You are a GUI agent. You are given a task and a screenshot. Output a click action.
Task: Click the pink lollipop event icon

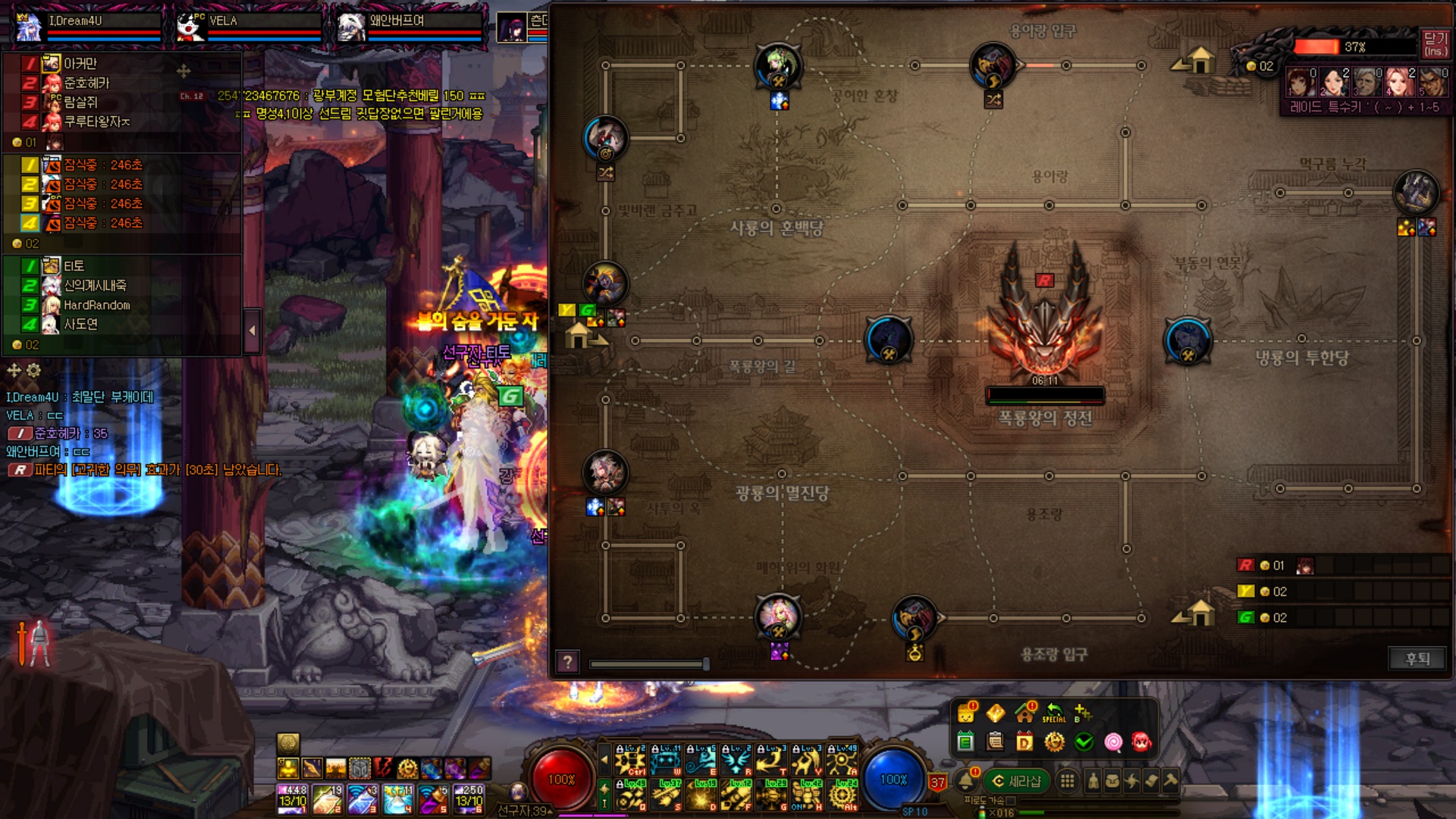pos(1112,742)
